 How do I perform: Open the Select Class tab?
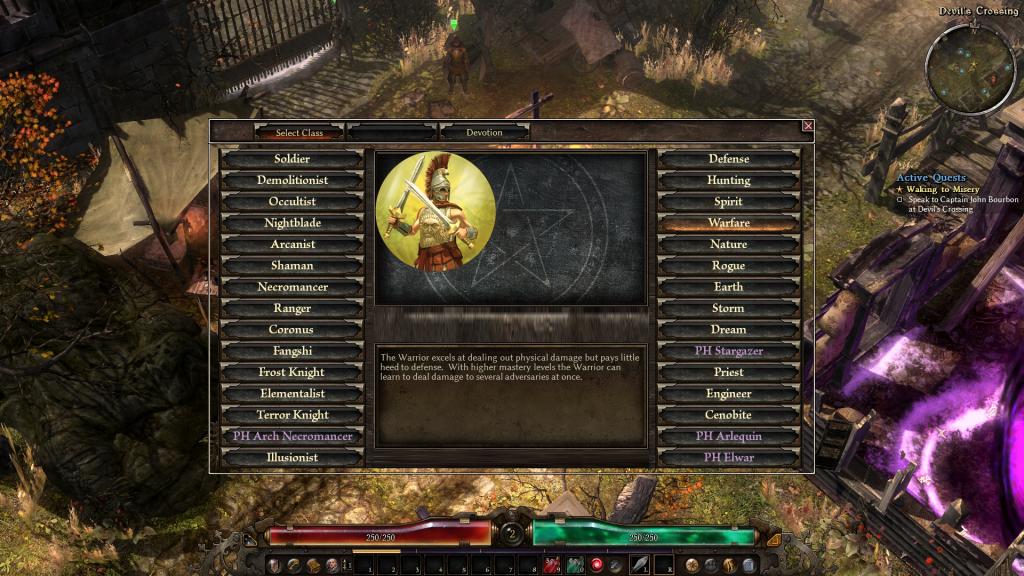tap(299, 132)
